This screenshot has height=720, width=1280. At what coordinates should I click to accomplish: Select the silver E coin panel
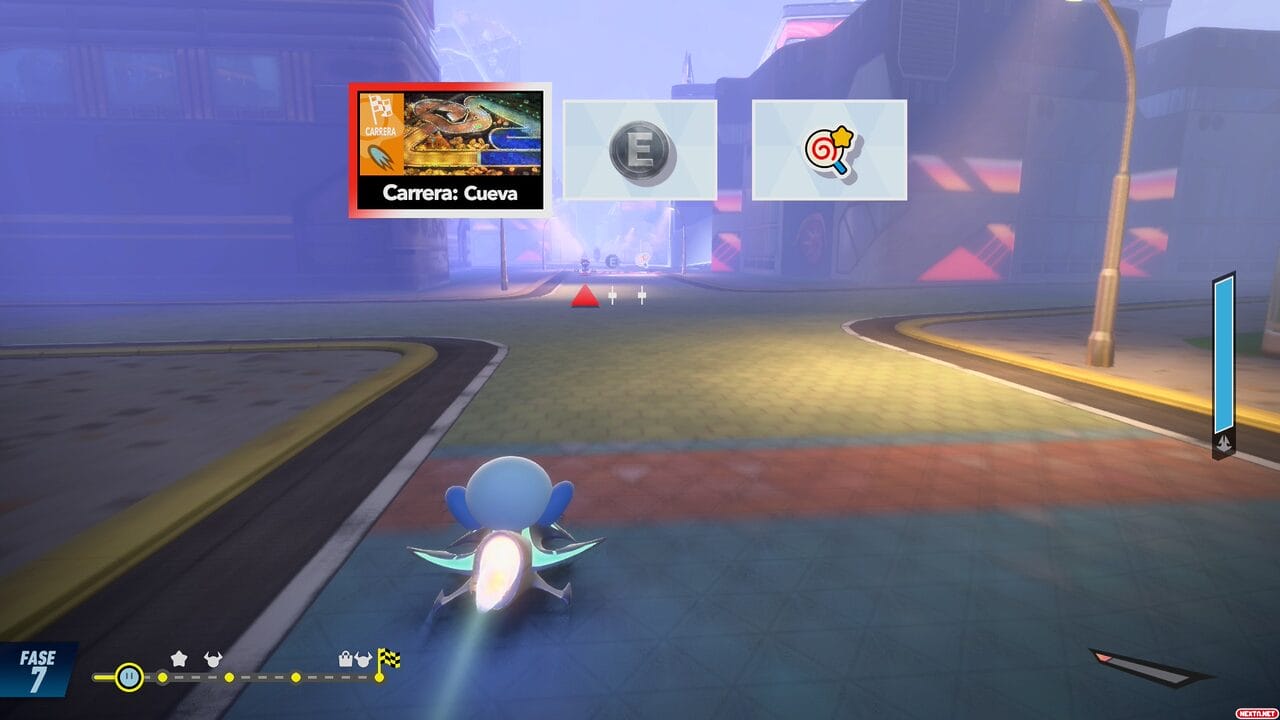pos(640,150)
